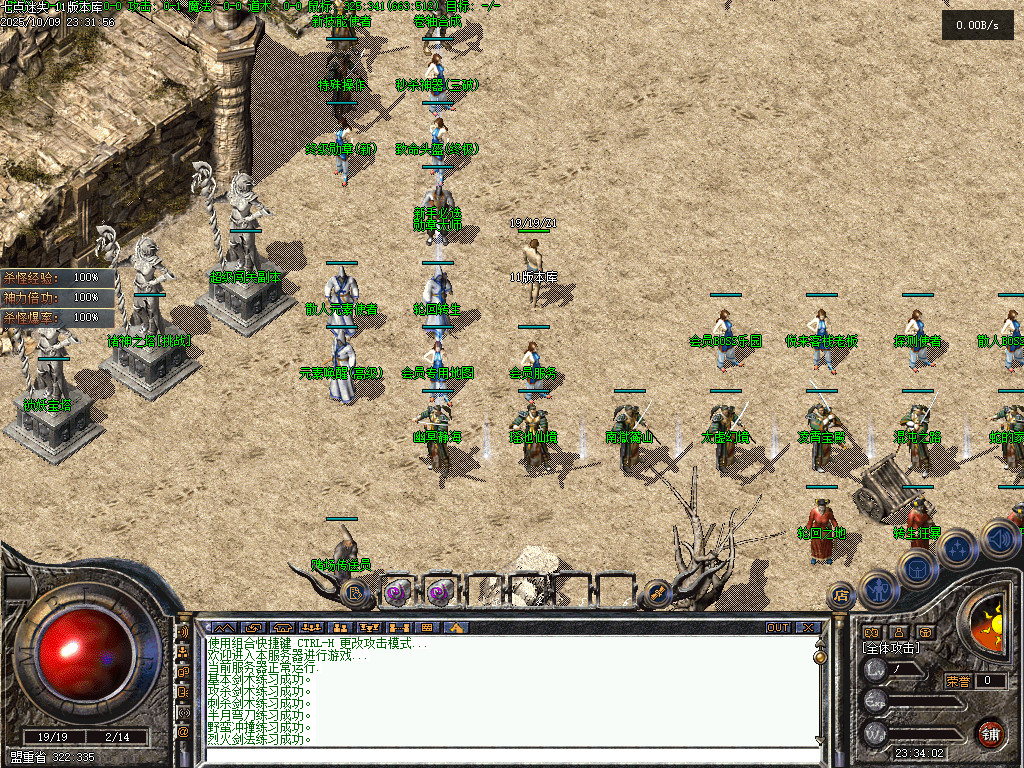
Task: Close the game with the X button
Action: pyautogui.click(x=807, y=627)
